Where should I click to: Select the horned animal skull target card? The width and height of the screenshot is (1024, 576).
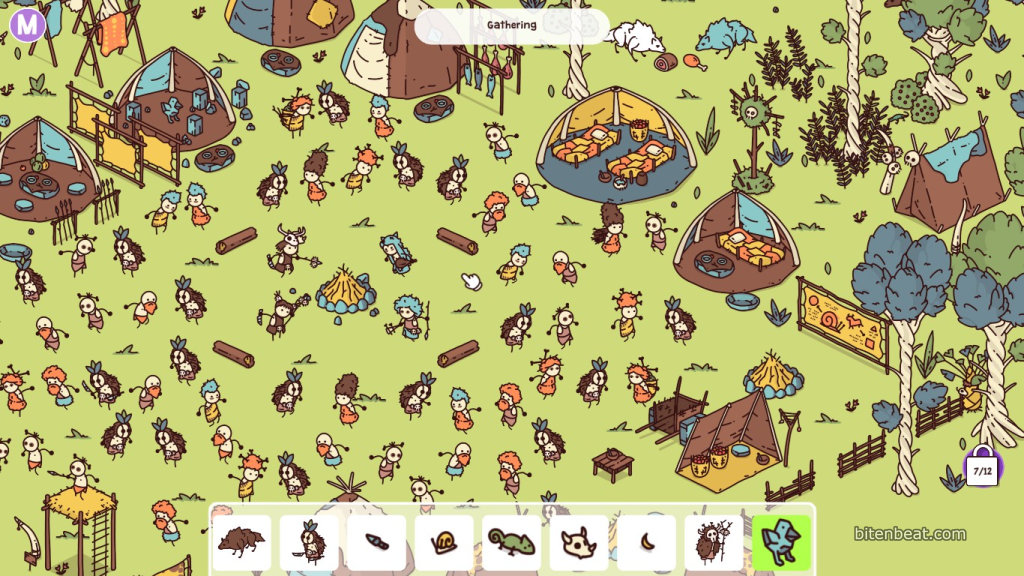(x=579, y=543)
